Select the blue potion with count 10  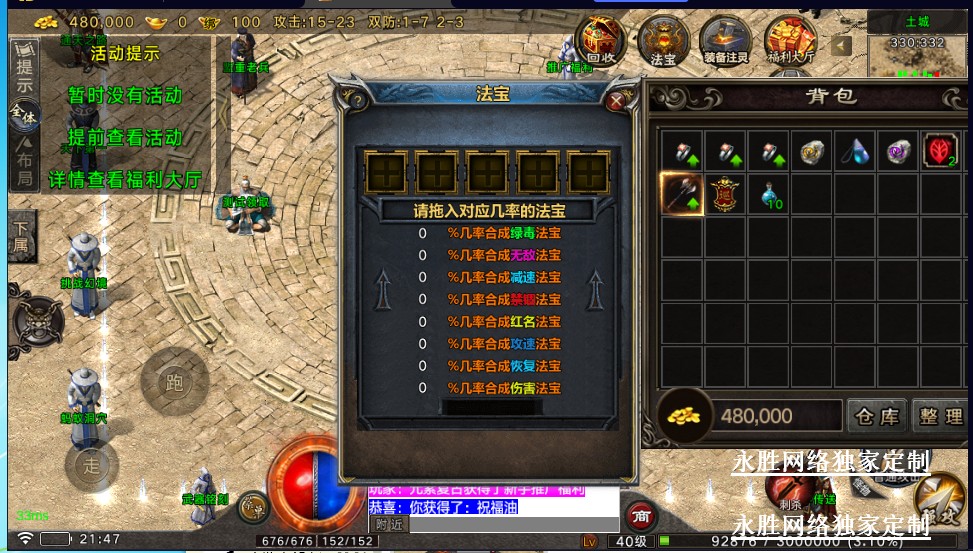768,194
